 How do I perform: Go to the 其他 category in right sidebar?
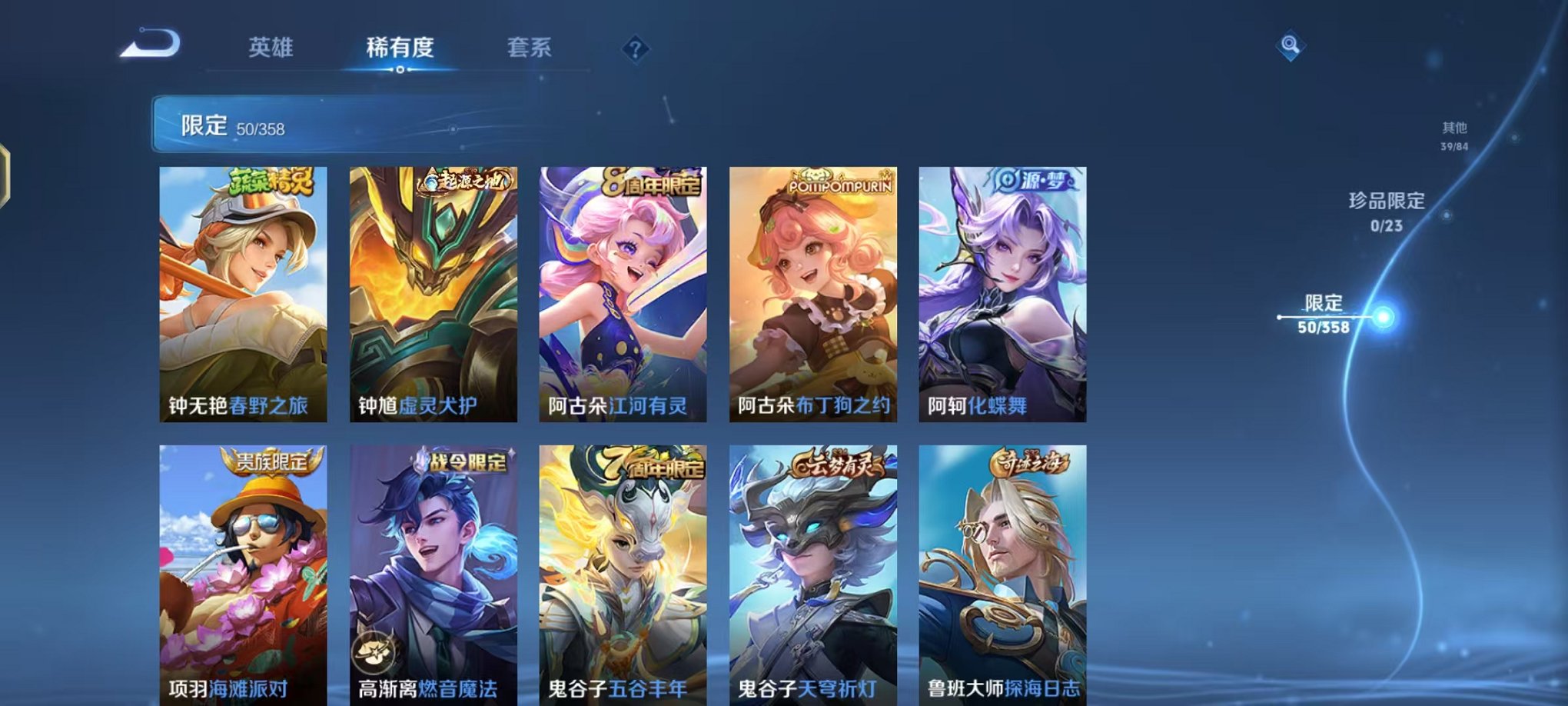pyautogui.click(x=1454, y=130)
